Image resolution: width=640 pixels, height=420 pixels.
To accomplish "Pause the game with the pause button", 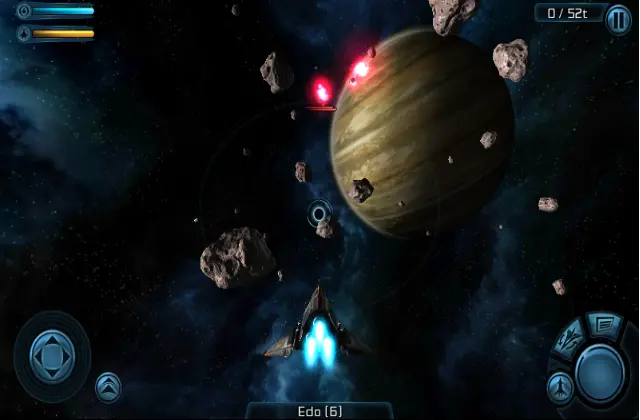I will point(618,20).
